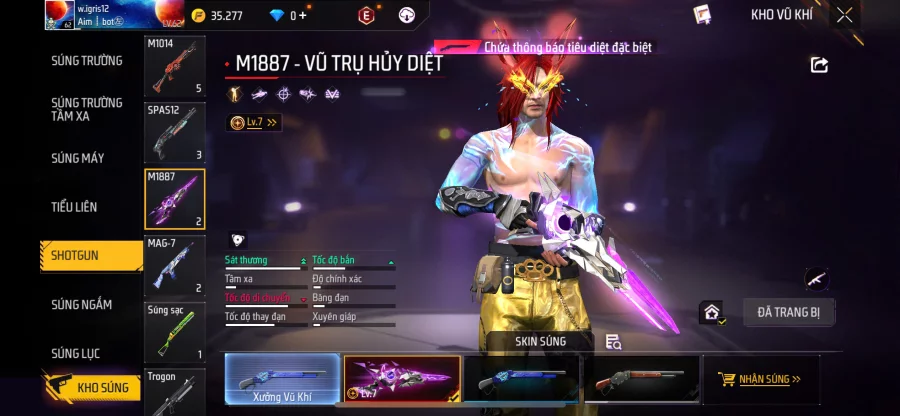Choose the MAG-7 weapon entry
This screenshot has height=416, width=900.
click(x=175, y=267)
